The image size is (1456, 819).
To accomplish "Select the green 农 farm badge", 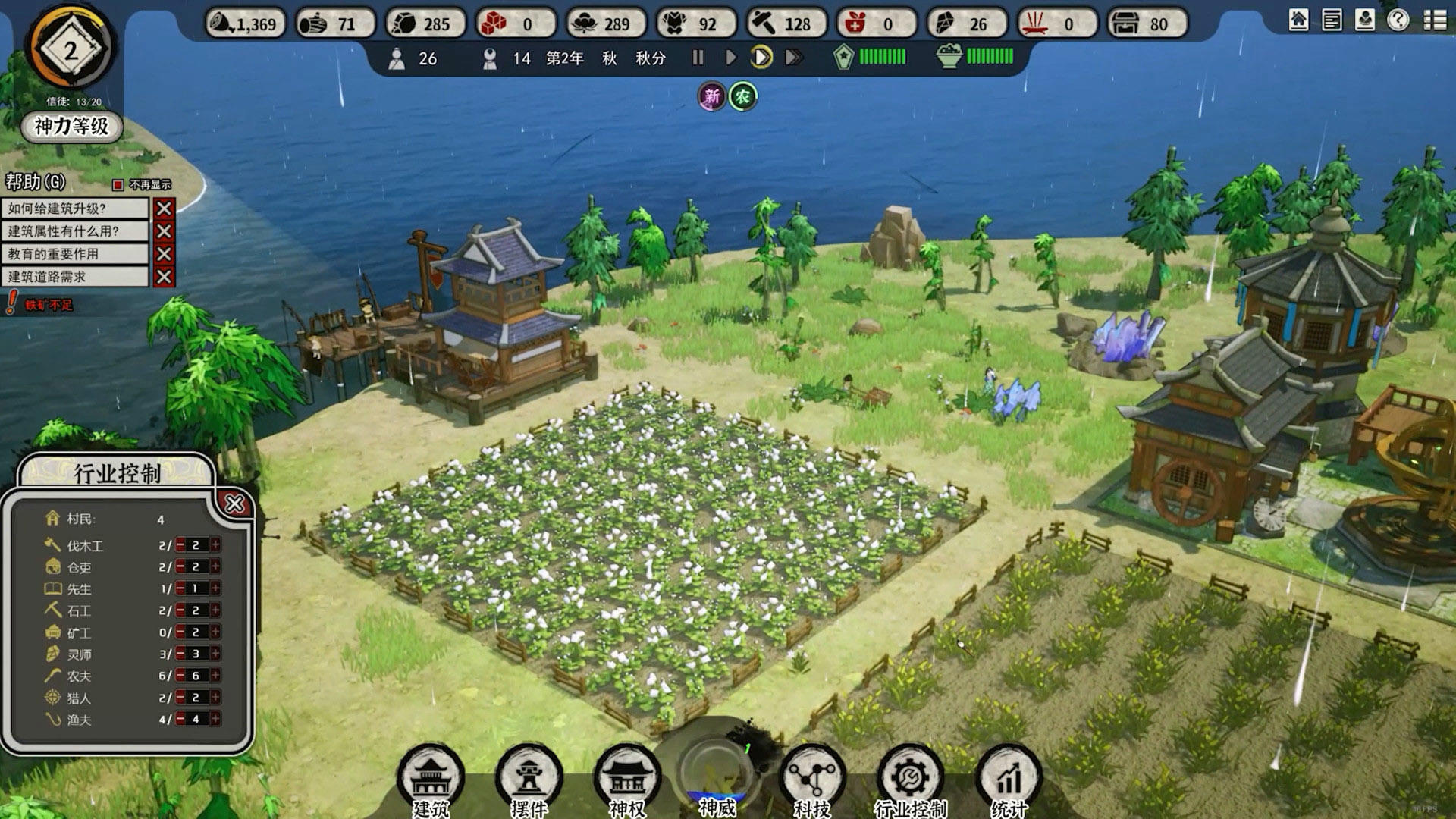I will (742, 97).
